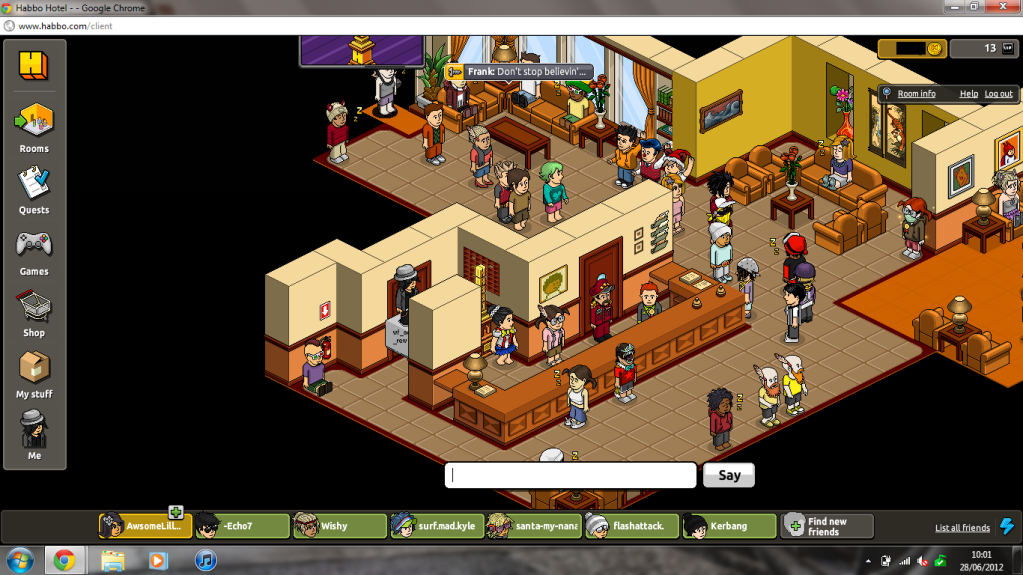Click Find new friends button
1023x575 pixels.
826,526
